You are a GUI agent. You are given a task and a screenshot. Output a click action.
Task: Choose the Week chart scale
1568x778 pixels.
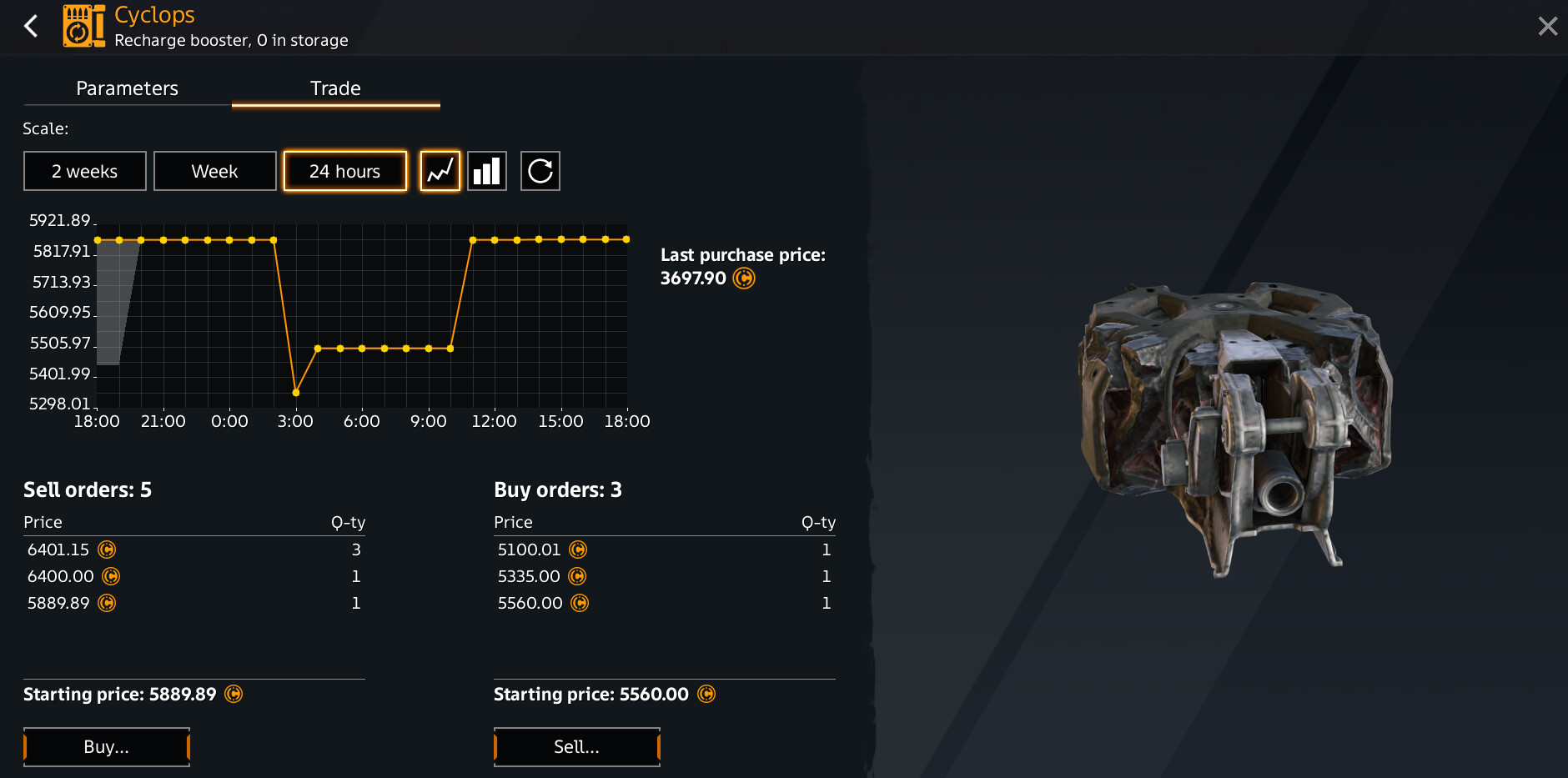click(215, 171)
